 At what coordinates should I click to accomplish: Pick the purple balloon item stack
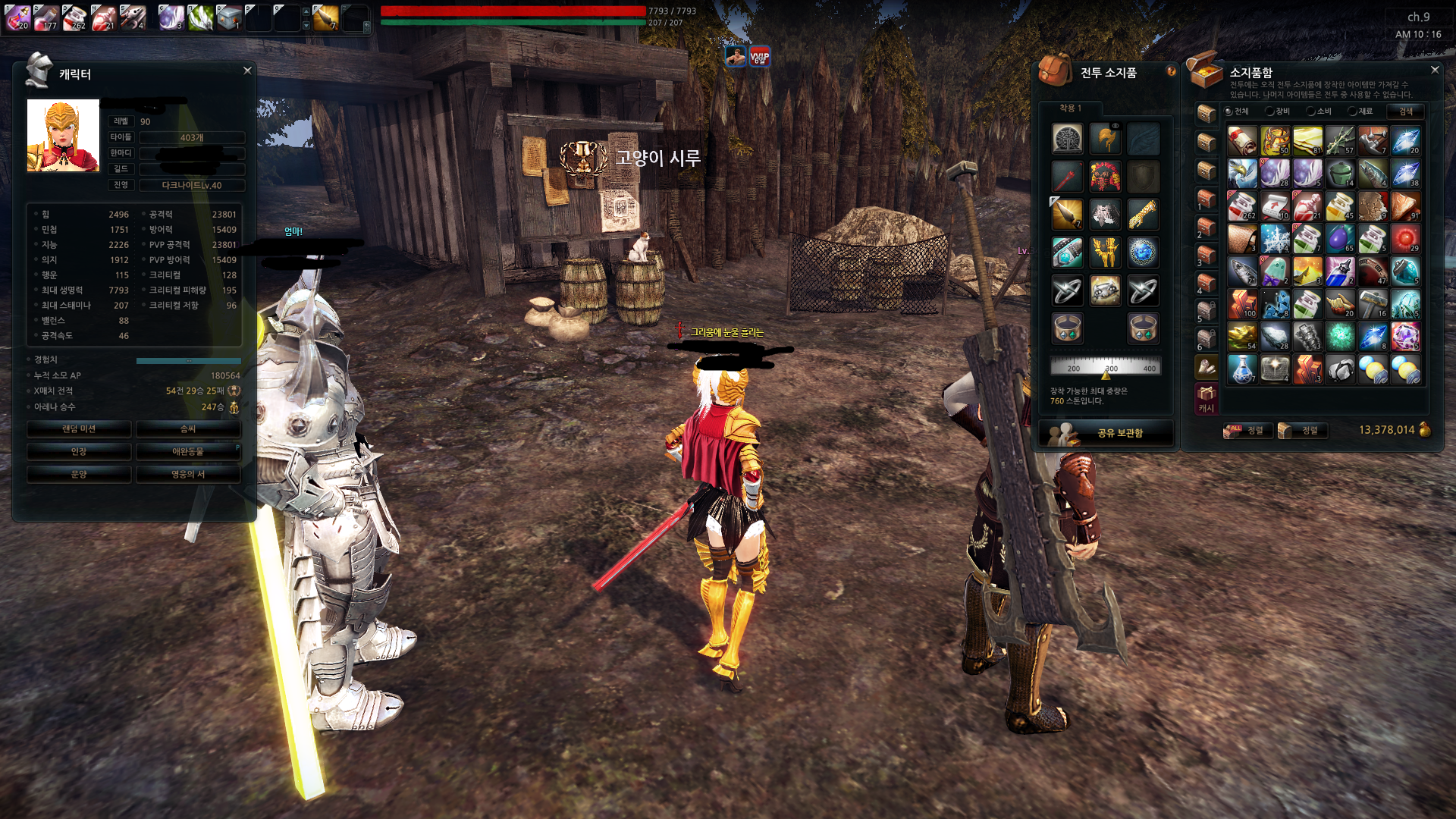click(x=1340, y=238)
